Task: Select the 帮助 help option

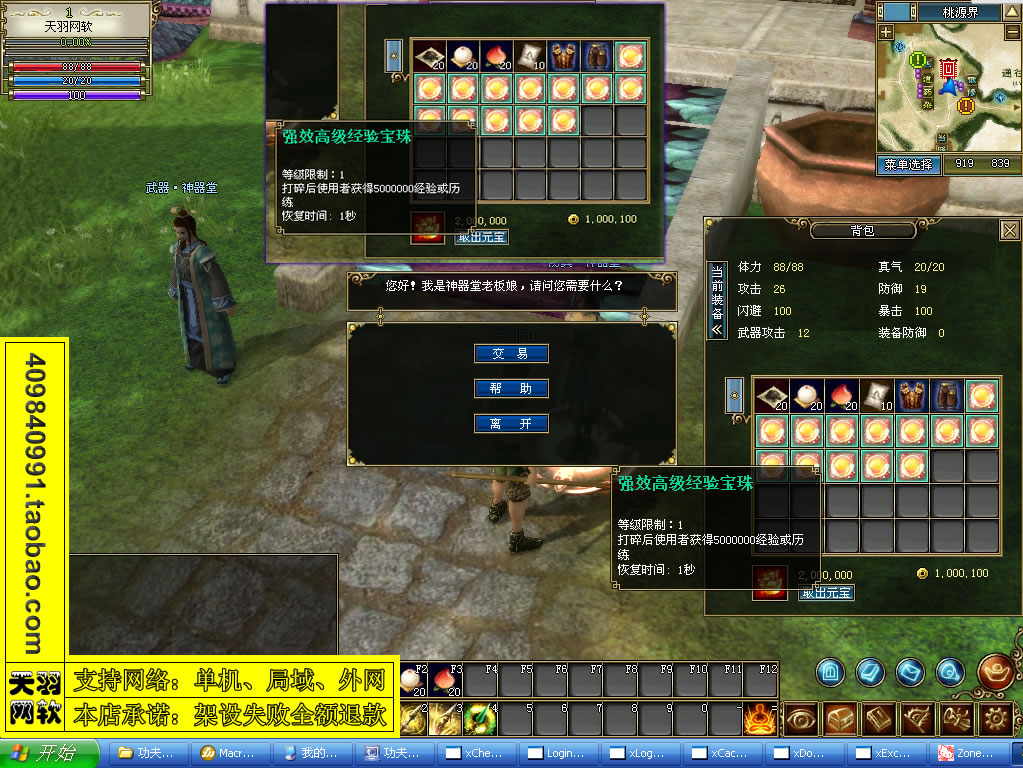Action: [510, 388]
